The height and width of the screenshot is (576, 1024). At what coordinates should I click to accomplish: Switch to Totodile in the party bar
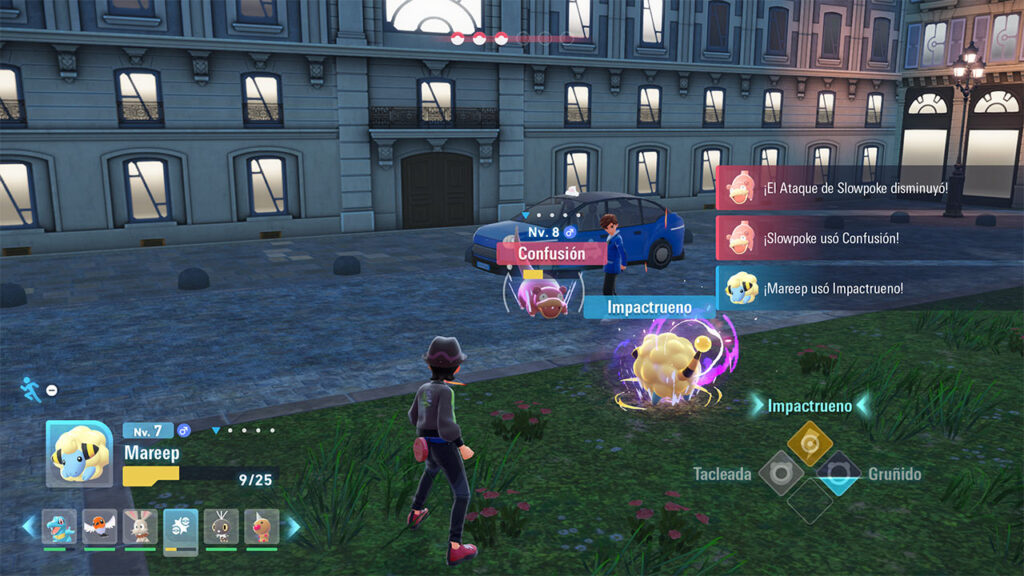pyautogui.click(x=59, y=526)
